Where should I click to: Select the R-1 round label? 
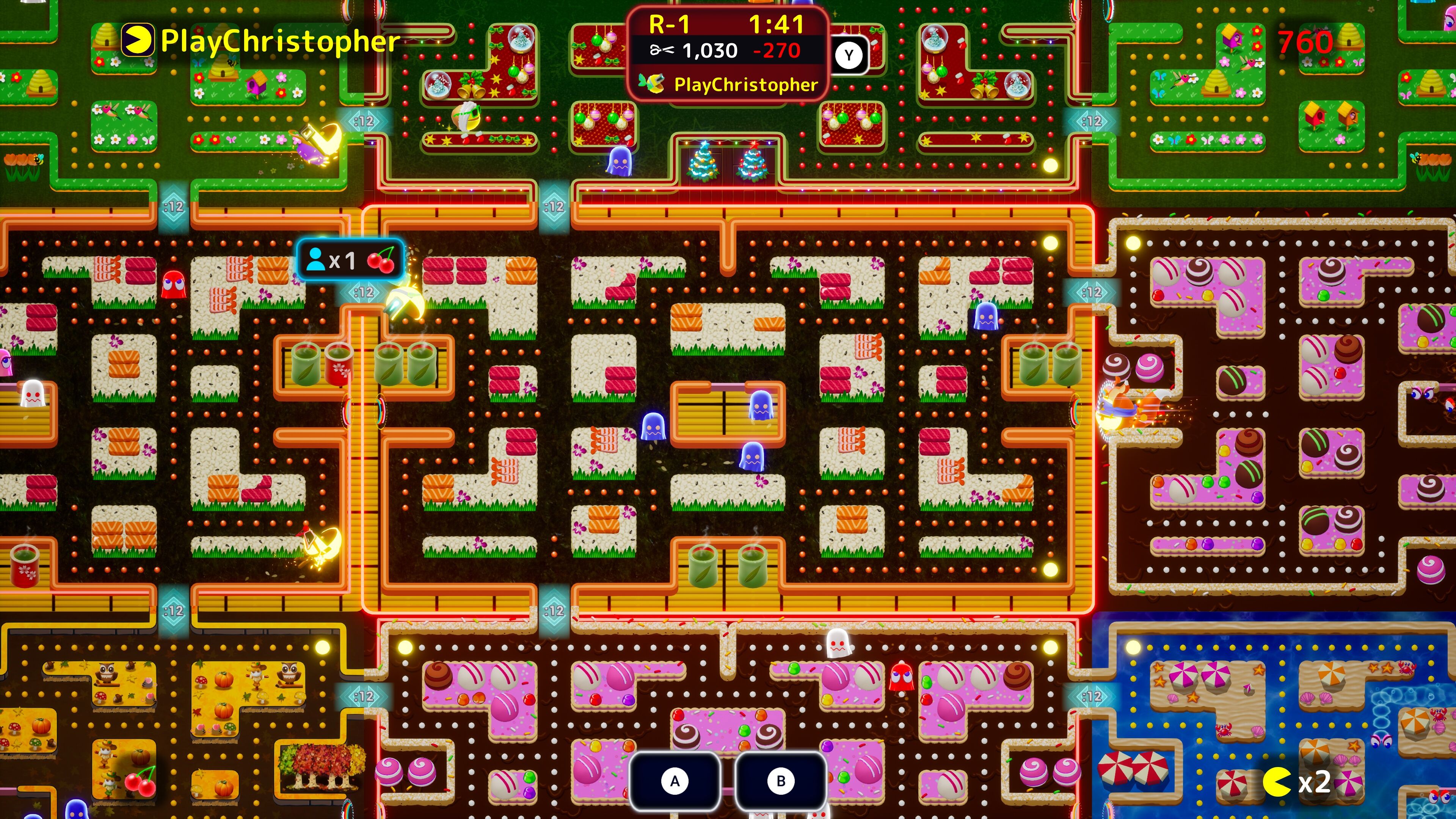[668, 25]
